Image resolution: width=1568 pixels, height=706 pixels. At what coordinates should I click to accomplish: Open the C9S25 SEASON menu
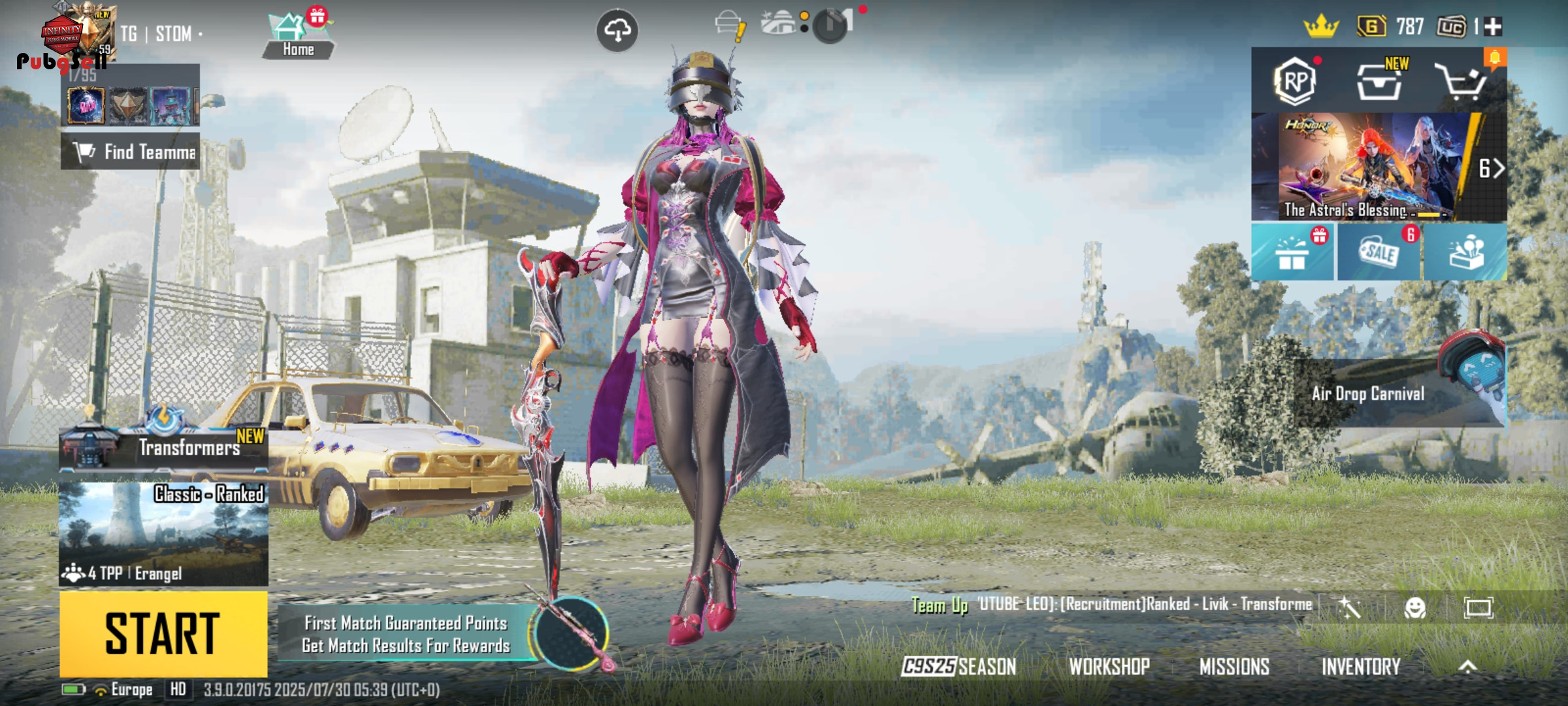click(x=958, y=667)
